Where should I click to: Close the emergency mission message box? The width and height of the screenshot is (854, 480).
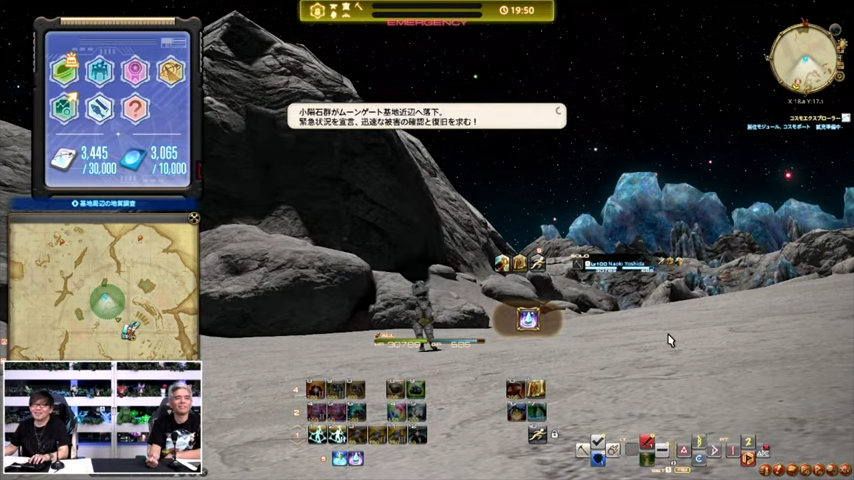(x=557, y=111)
